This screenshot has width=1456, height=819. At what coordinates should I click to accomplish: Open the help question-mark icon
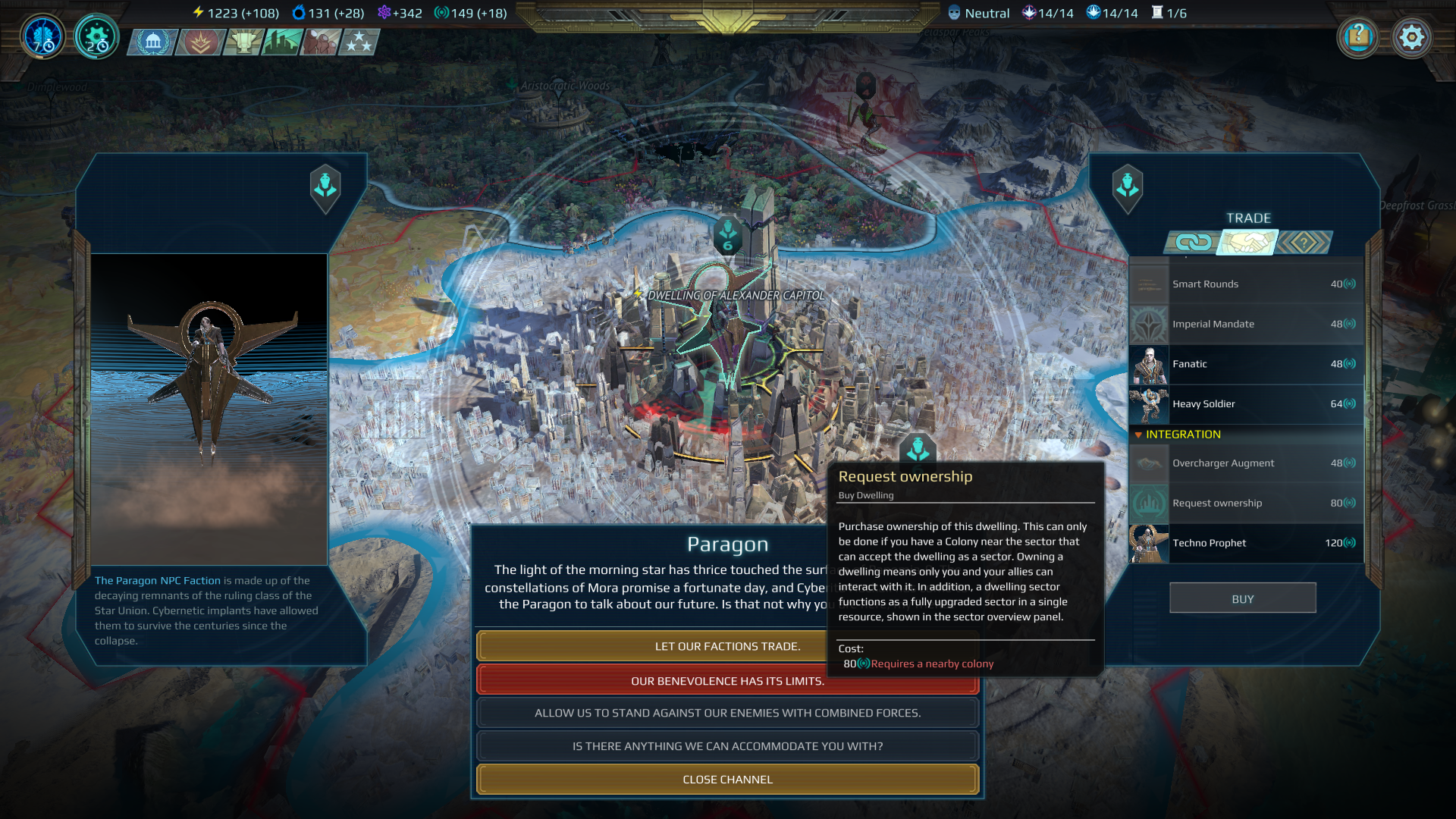(1358, 36)
